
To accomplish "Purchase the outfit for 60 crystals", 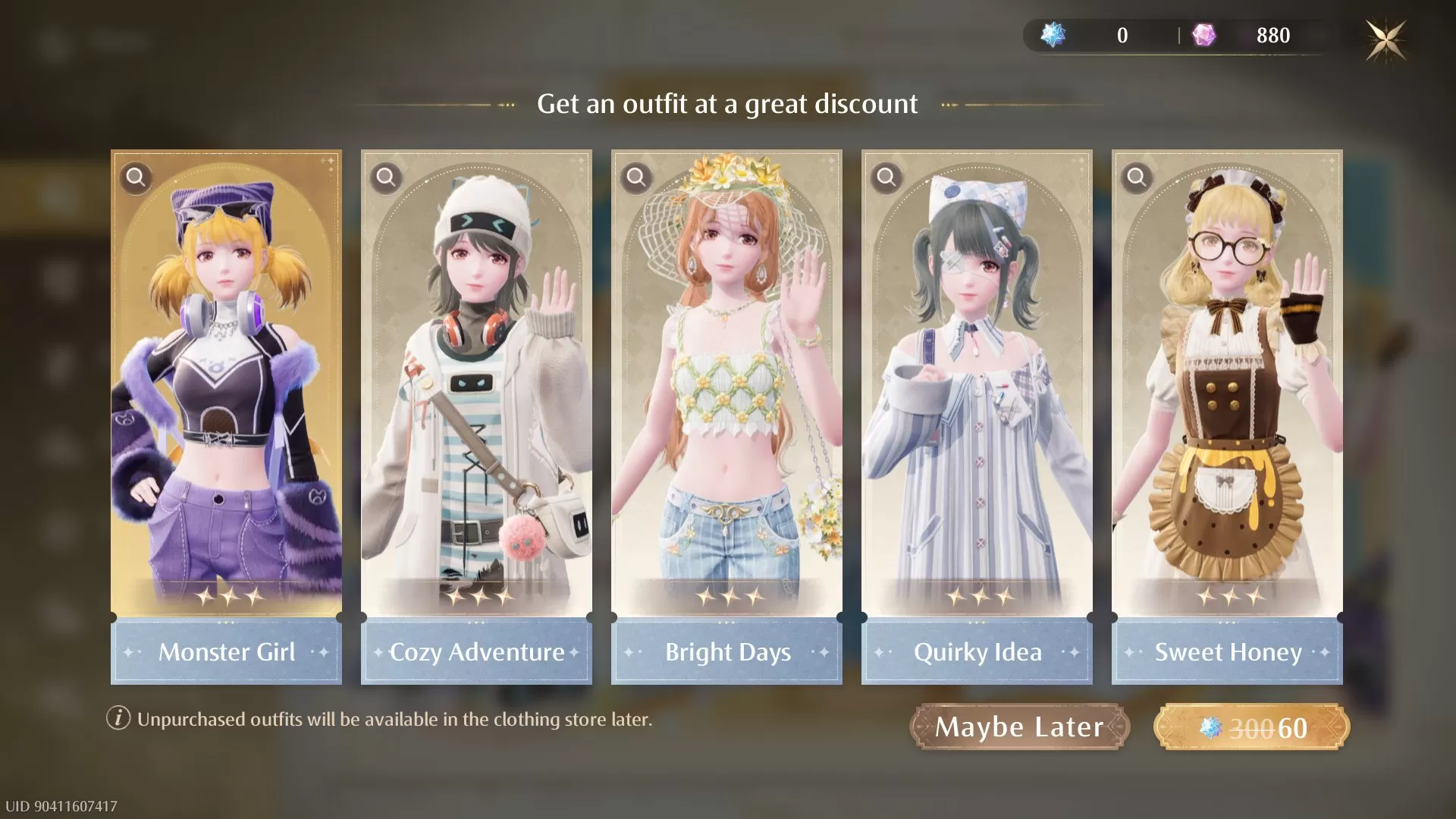I will coord(1259,726).
